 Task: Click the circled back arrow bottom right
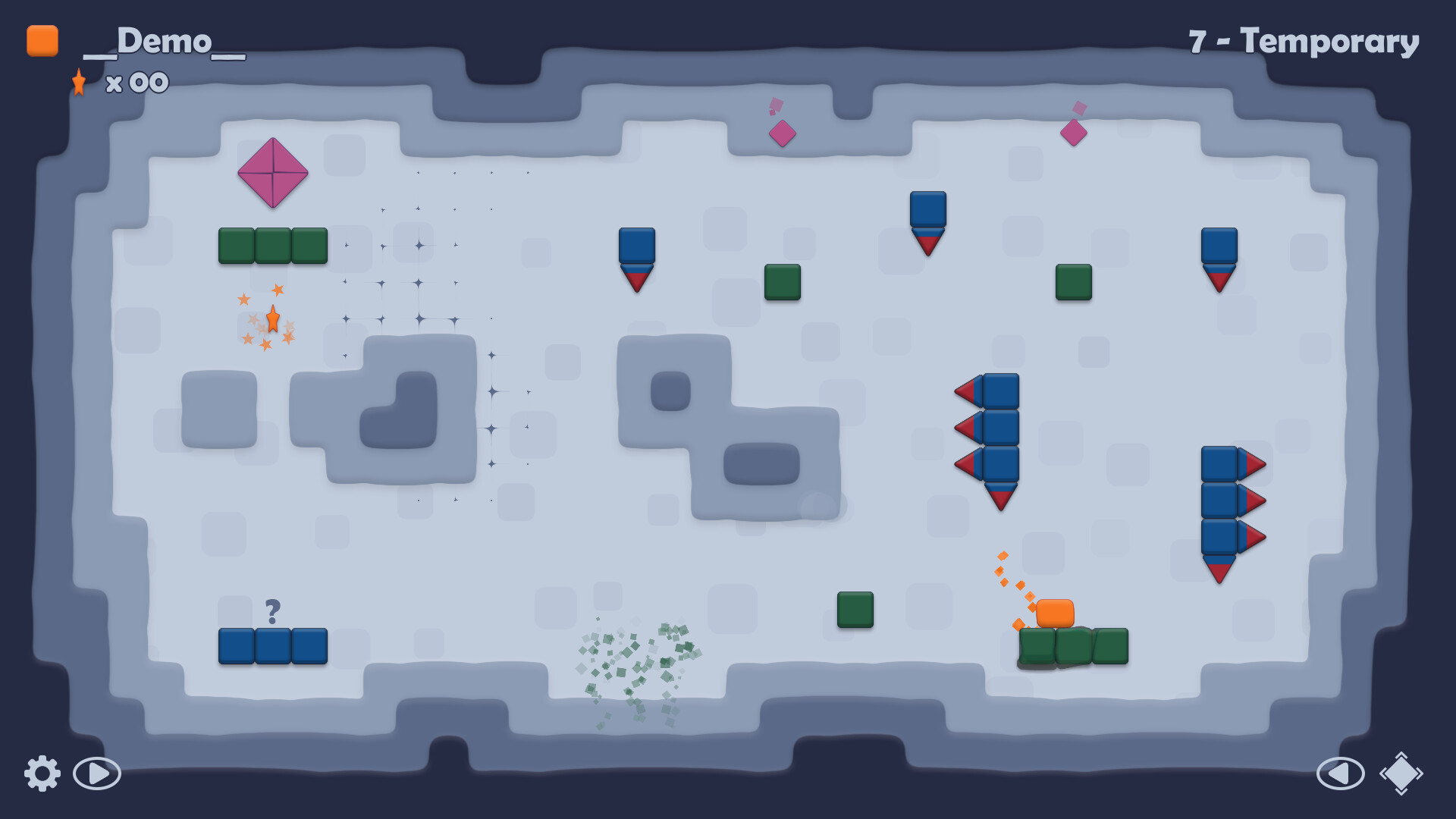[1341, 774]
